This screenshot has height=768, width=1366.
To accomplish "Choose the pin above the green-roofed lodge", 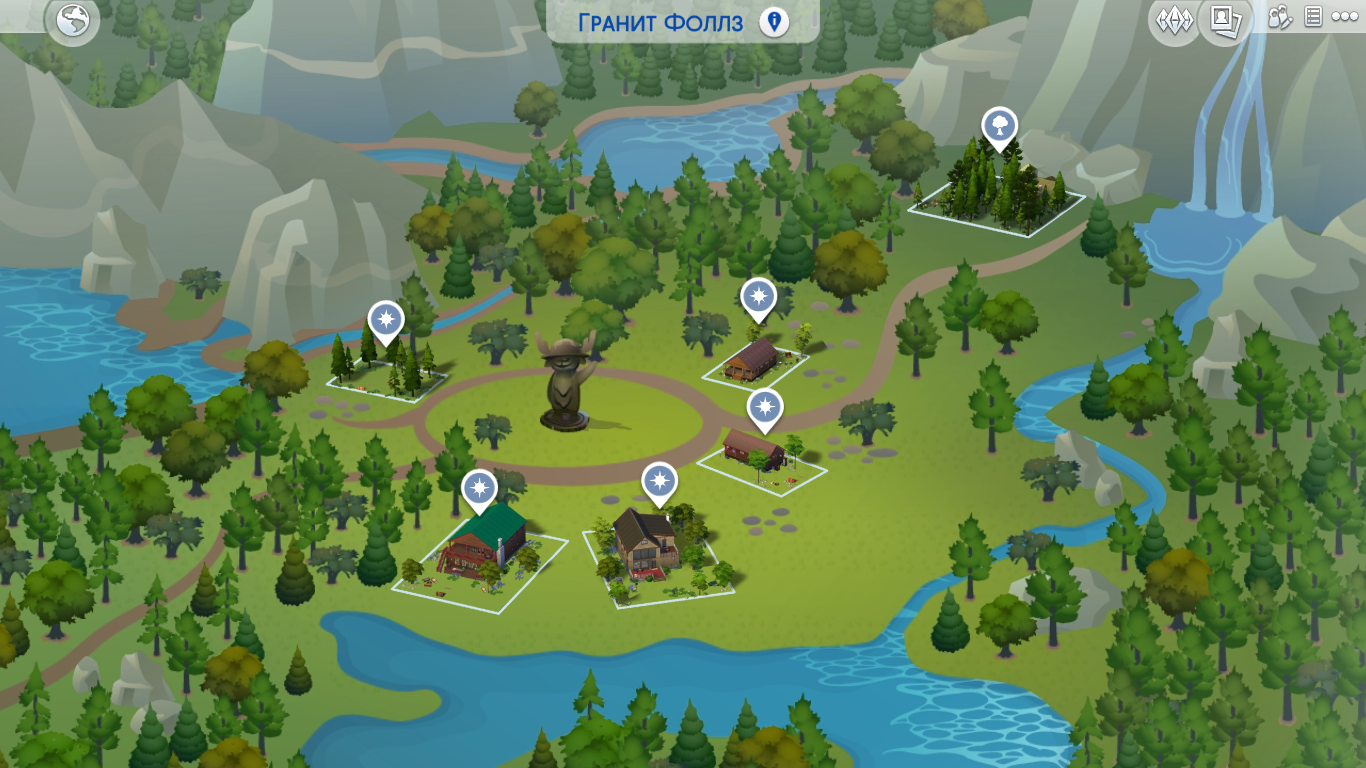I will click(x=480, y=489).
